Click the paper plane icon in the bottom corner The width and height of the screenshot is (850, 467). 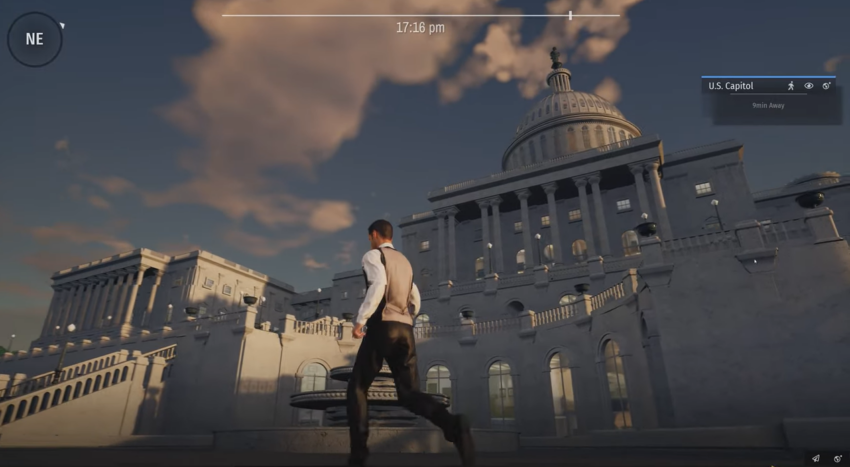coord(816,458)
